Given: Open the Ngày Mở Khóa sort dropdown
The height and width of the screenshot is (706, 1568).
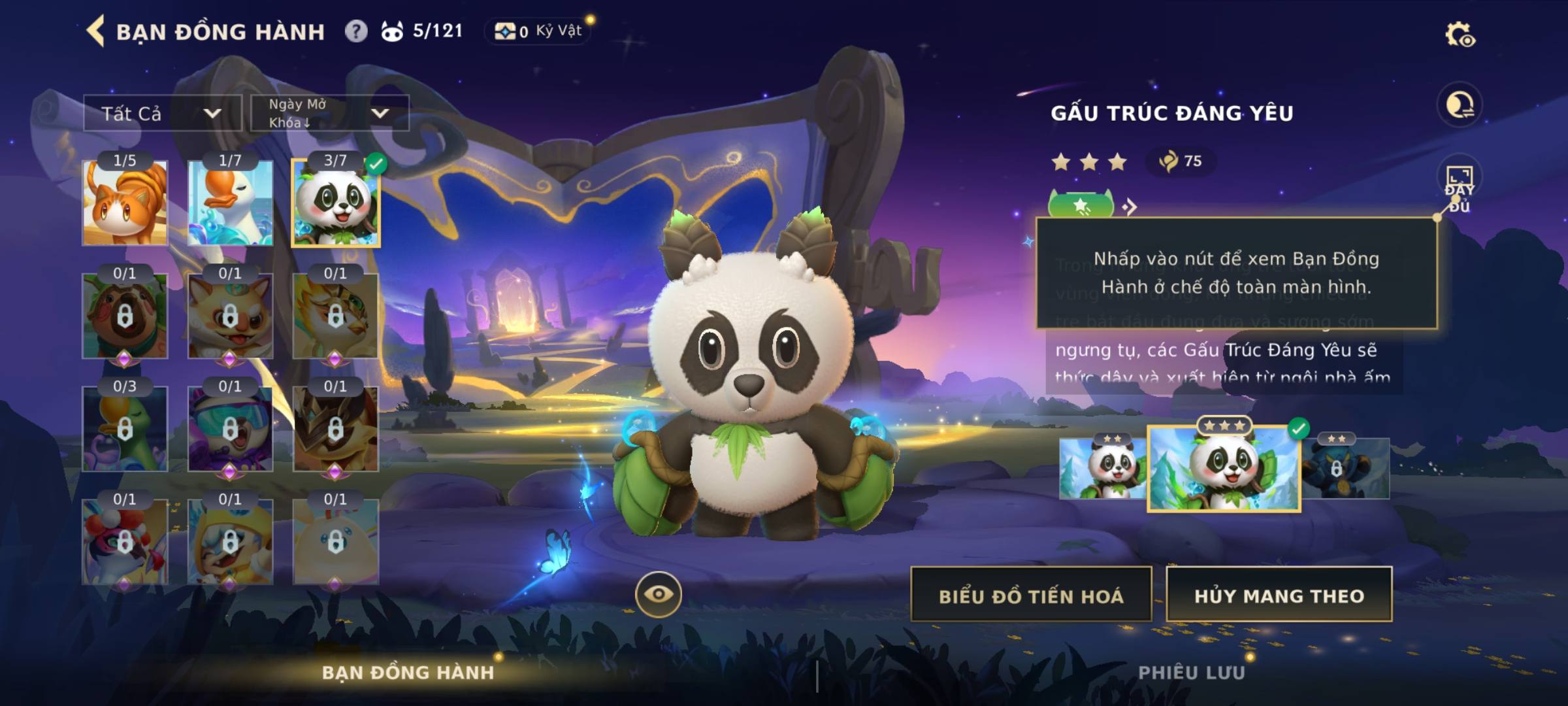Looking at the screenshot, I should [x=330, y=113].
